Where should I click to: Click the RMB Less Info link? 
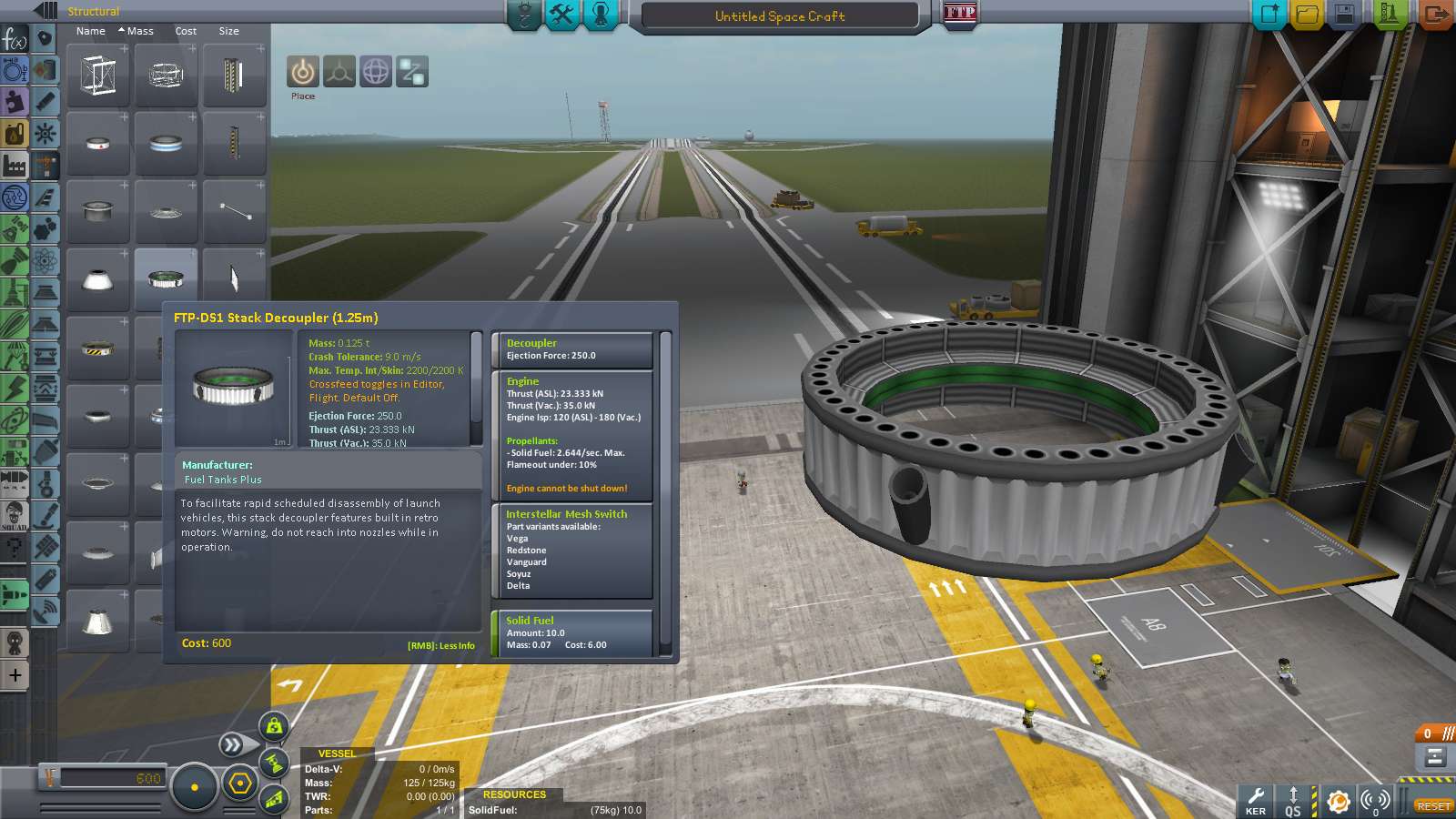(440, 645)
